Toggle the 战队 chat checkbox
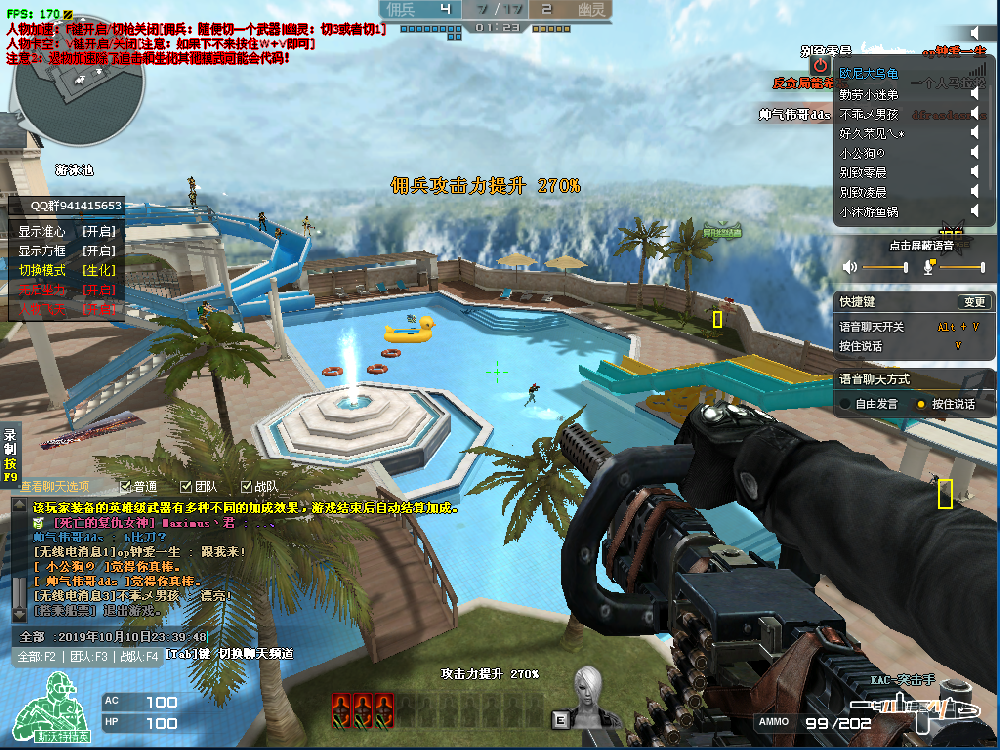This screenshot has width=1000, height=750. [246, 487]
